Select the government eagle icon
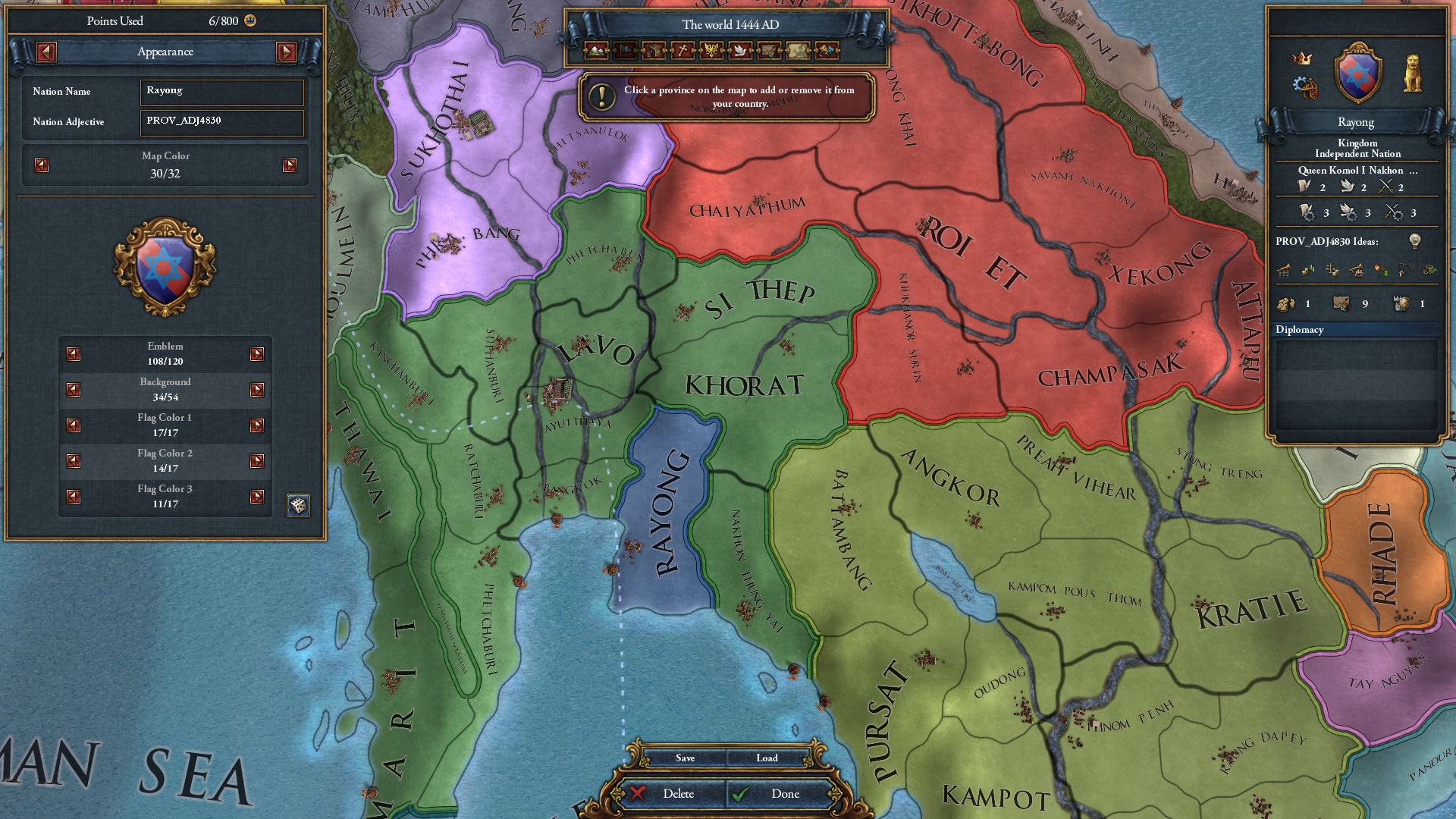 (x=712, y=51)
